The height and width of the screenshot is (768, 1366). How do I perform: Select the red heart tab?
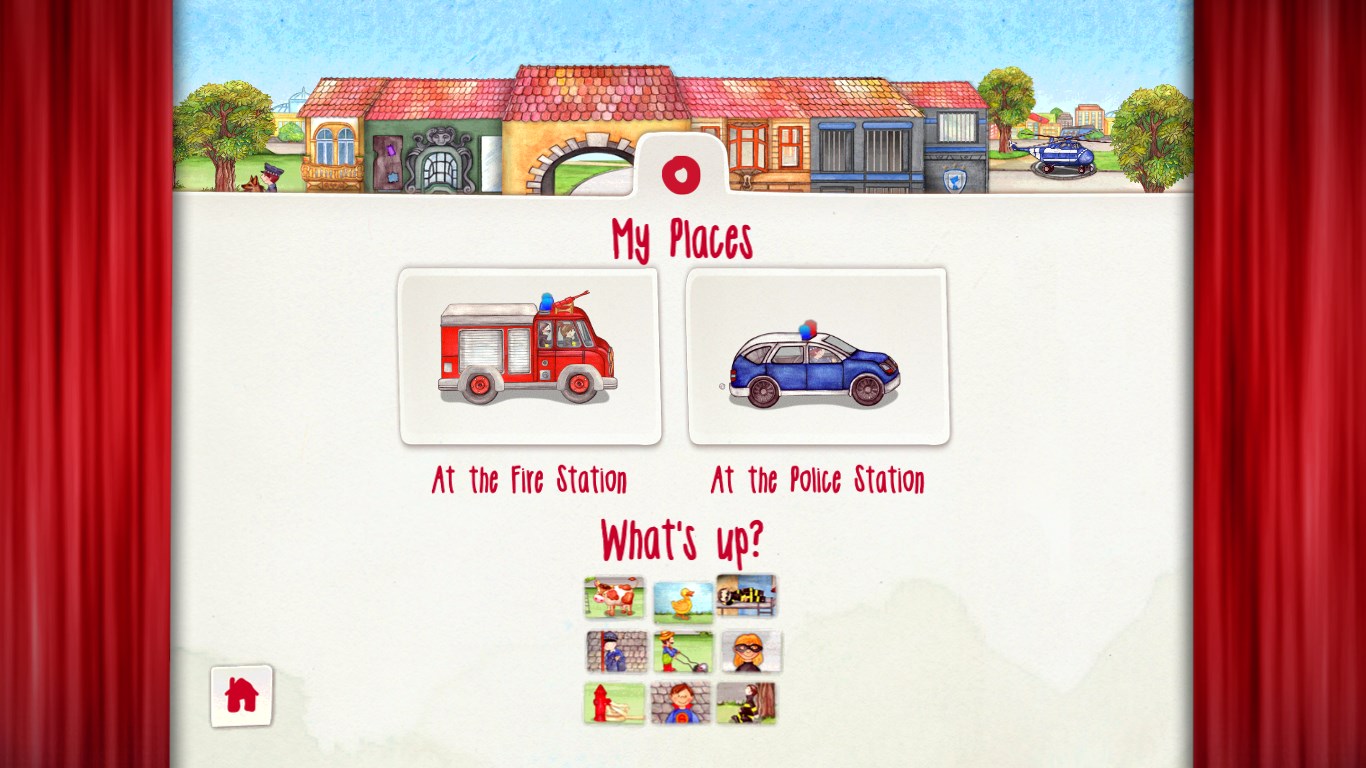click(681, 174)
